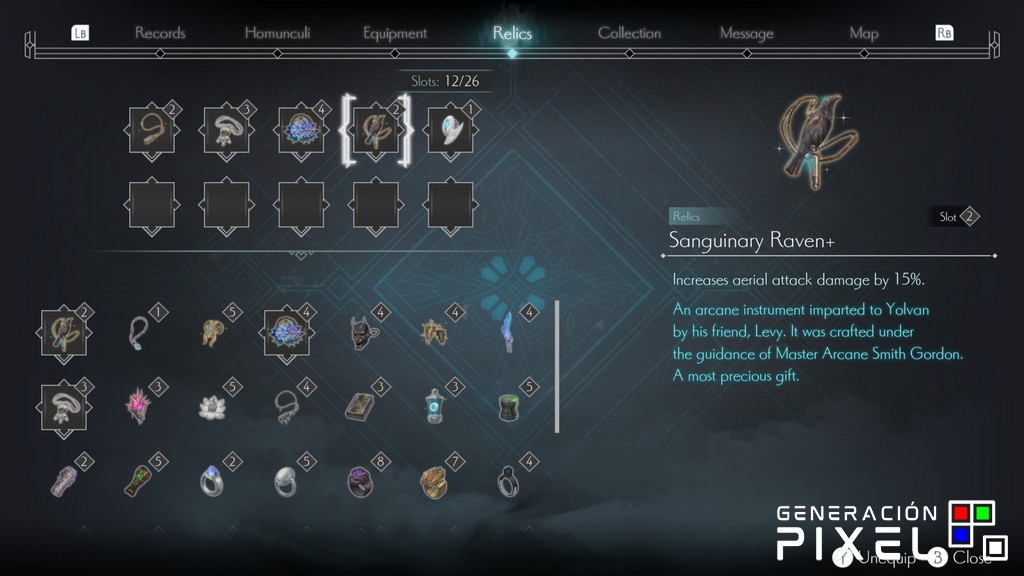The height and width of the screenshot is (576, 1024).
Task: Choose the blue glowing lantern relic
Action: pos(434,406)
